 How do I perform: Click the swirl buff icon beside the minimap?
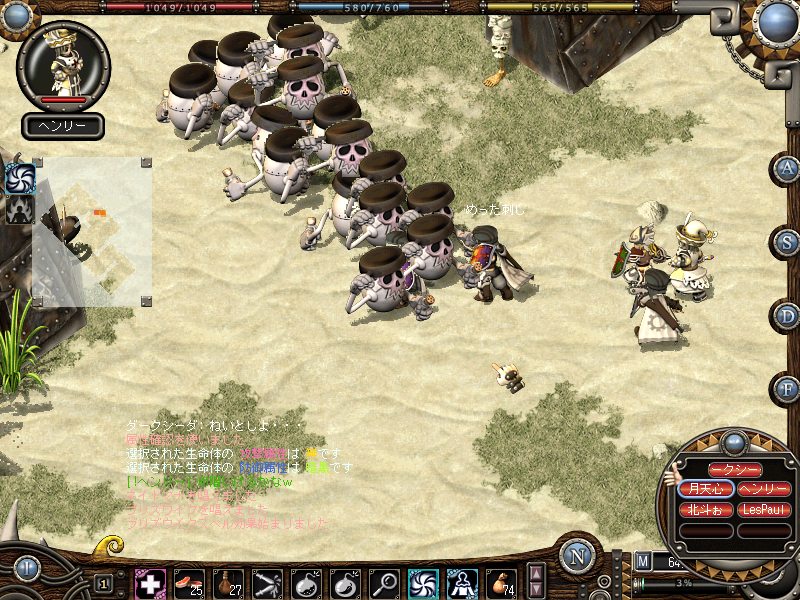[x=20, y=179]
